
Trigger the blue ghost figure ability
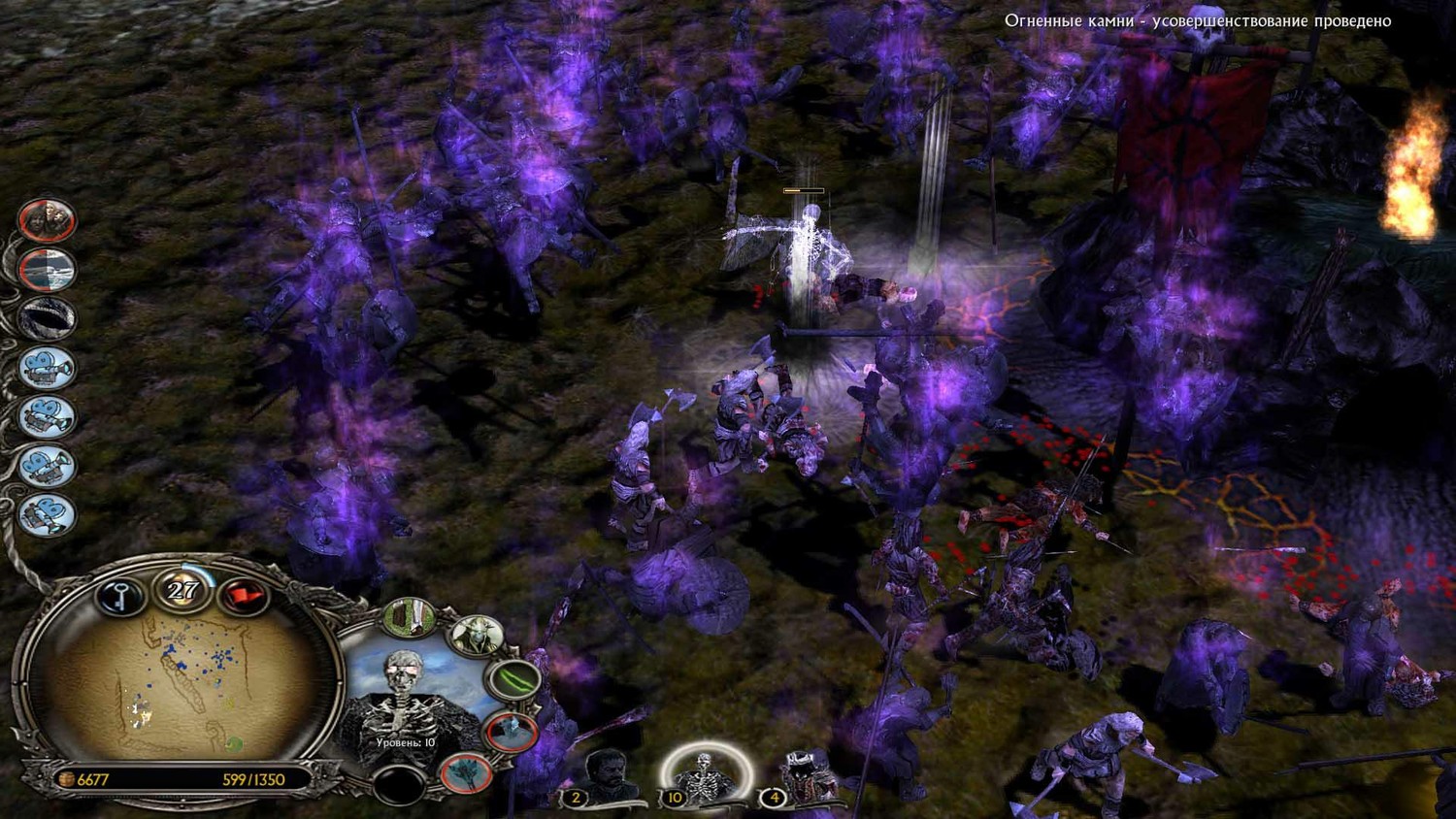click(510, 732)
